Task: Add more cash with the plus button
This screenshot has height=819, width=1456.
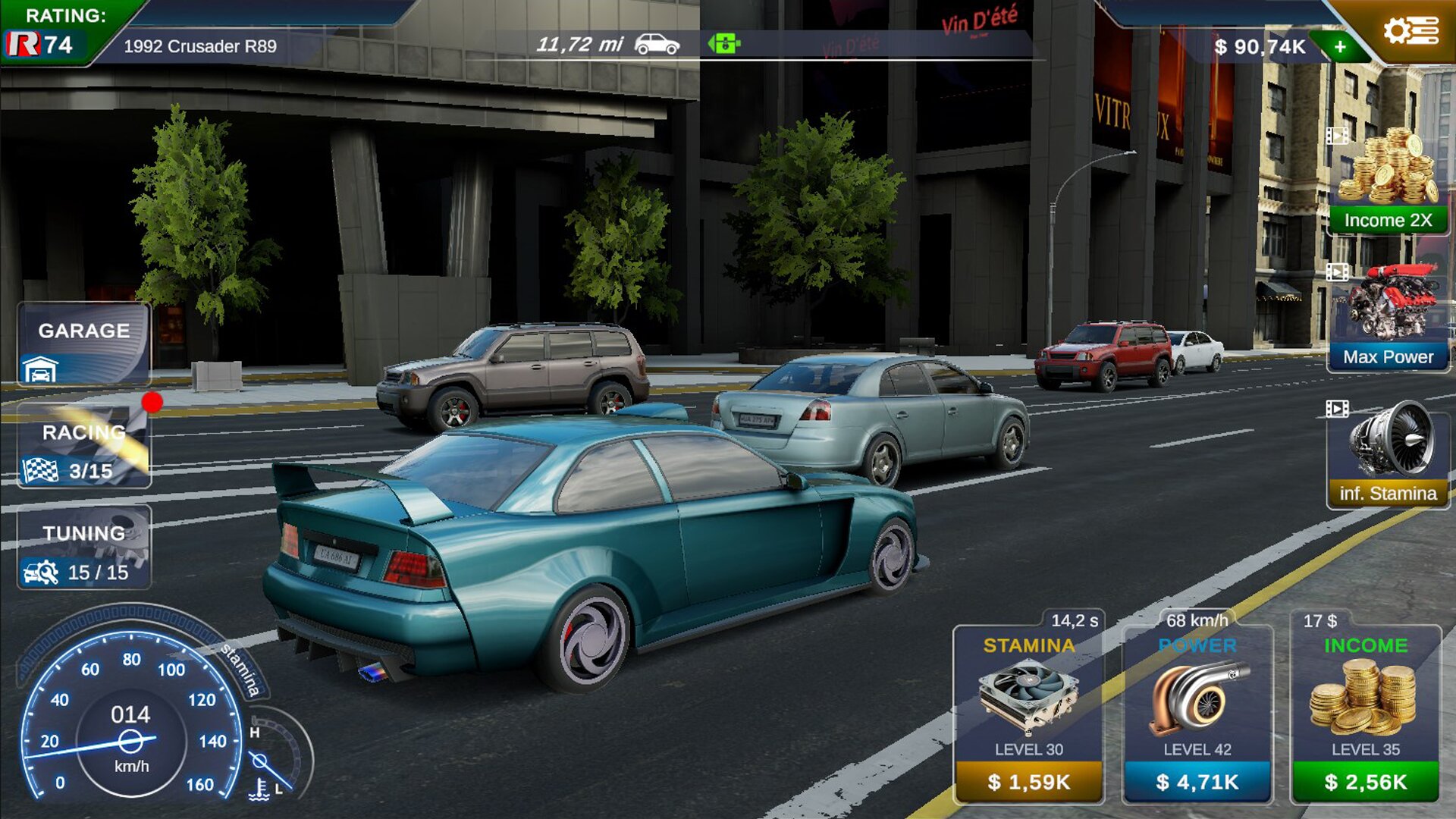Action: point(1340,47)
